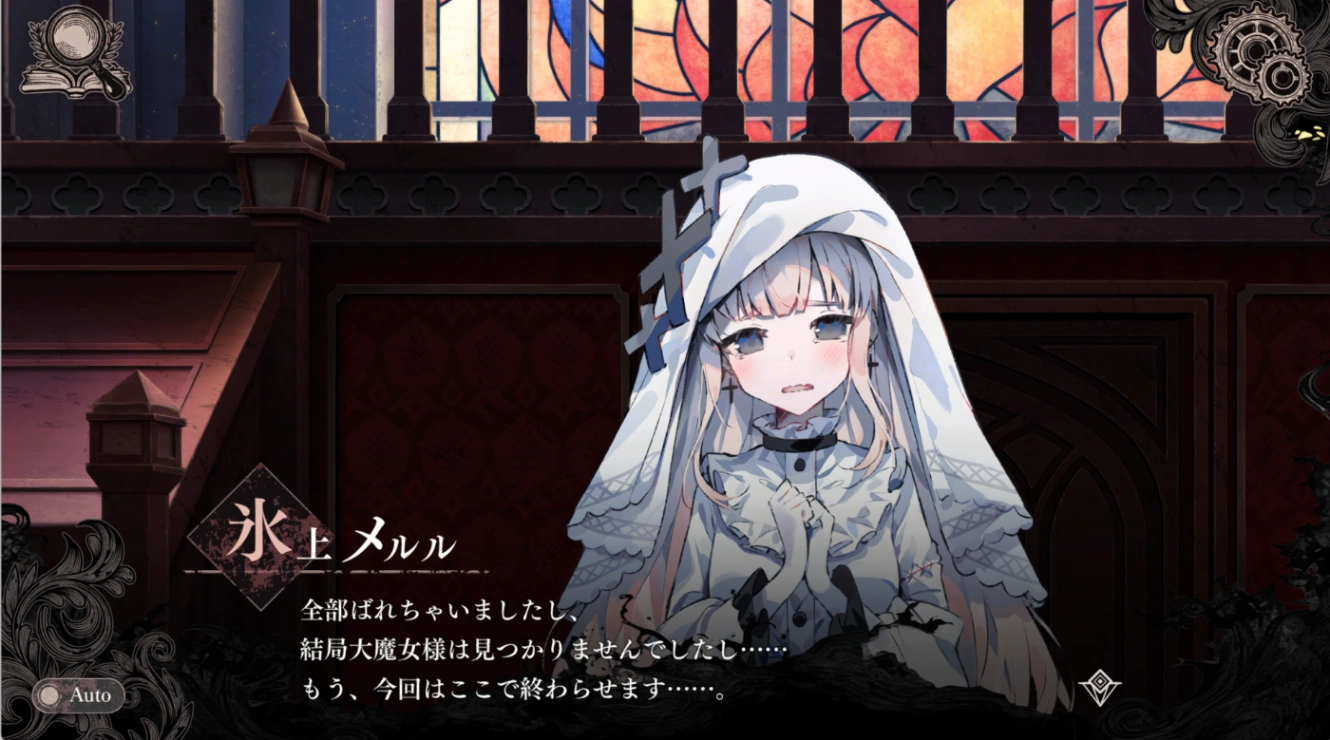Advance dialogue with the diamond arrow indicator
Image resolution: width=1330 pixels, height=740 pixels.
tap(1099, 687)
